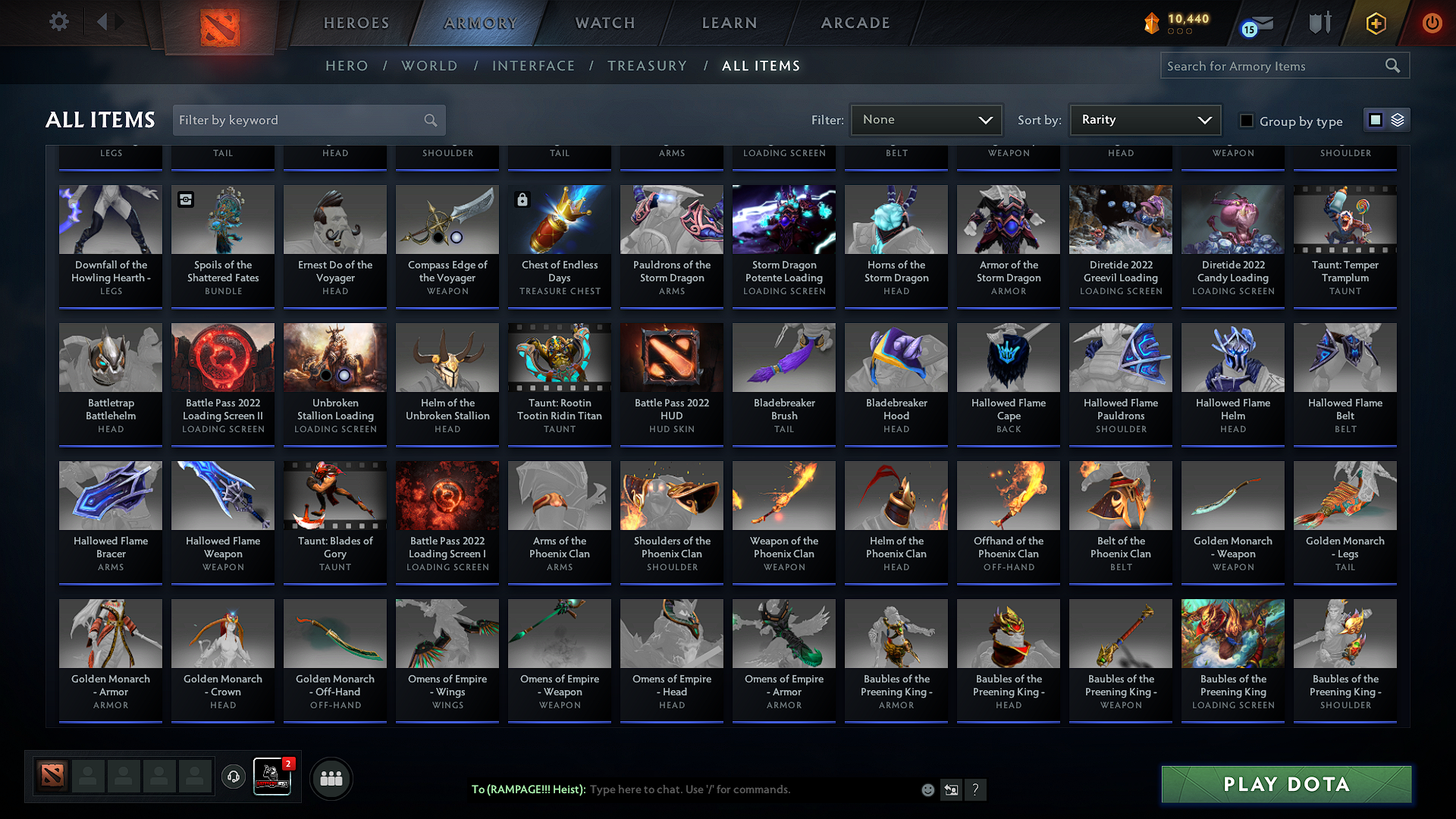
Task: Open the settings gear
Action: tap(58, 21)
